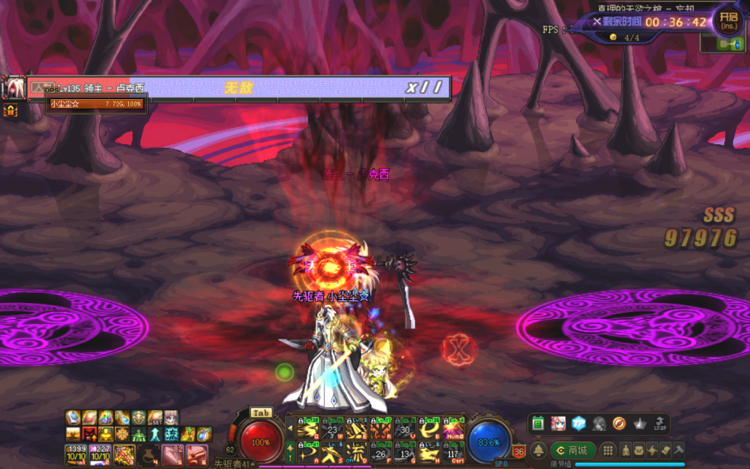
Task: Close the remaining time panel with X
Action: point(597,21)
